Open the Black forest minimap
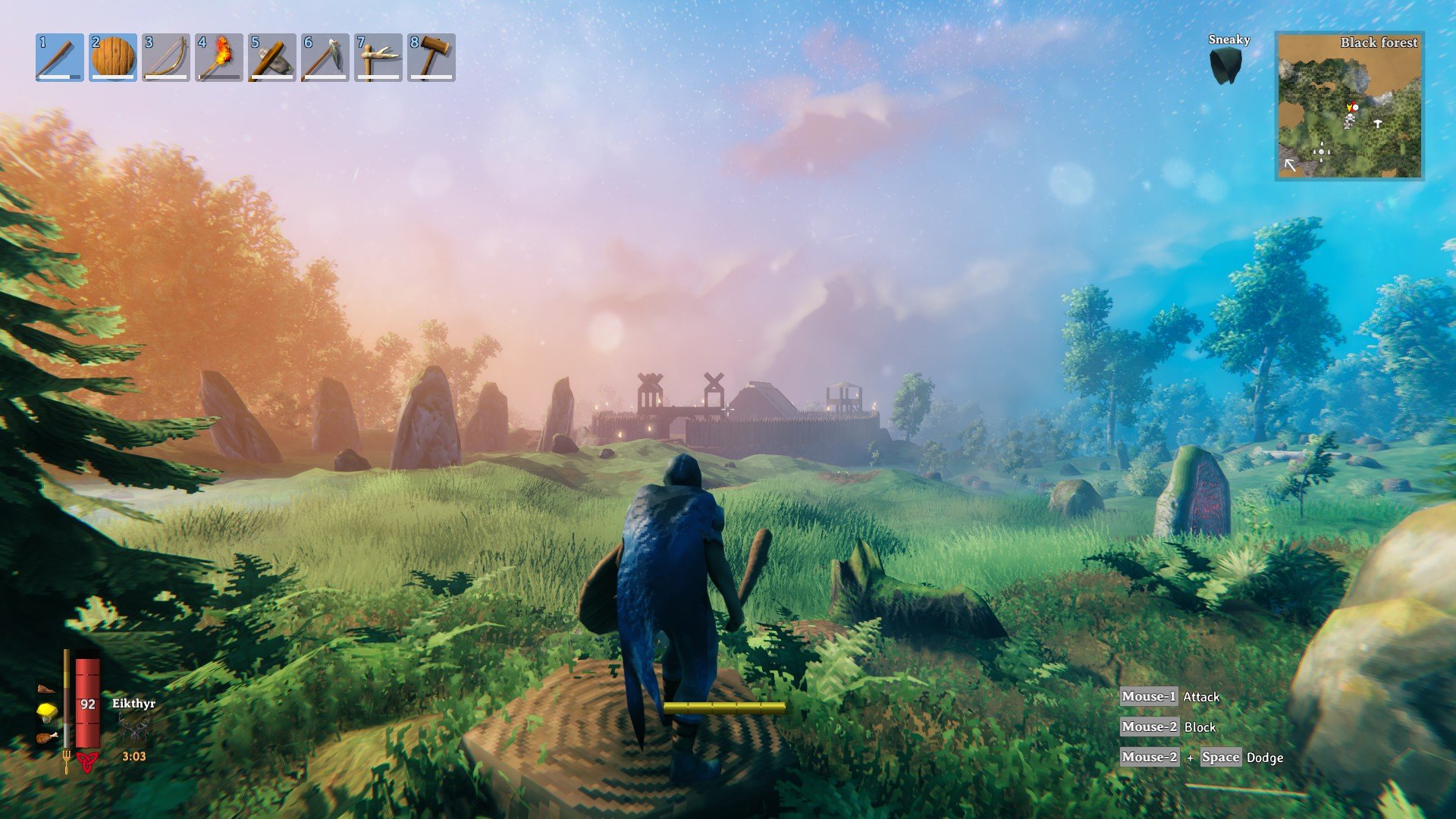The image size is (1456, 819). [x=1349, y=106]
